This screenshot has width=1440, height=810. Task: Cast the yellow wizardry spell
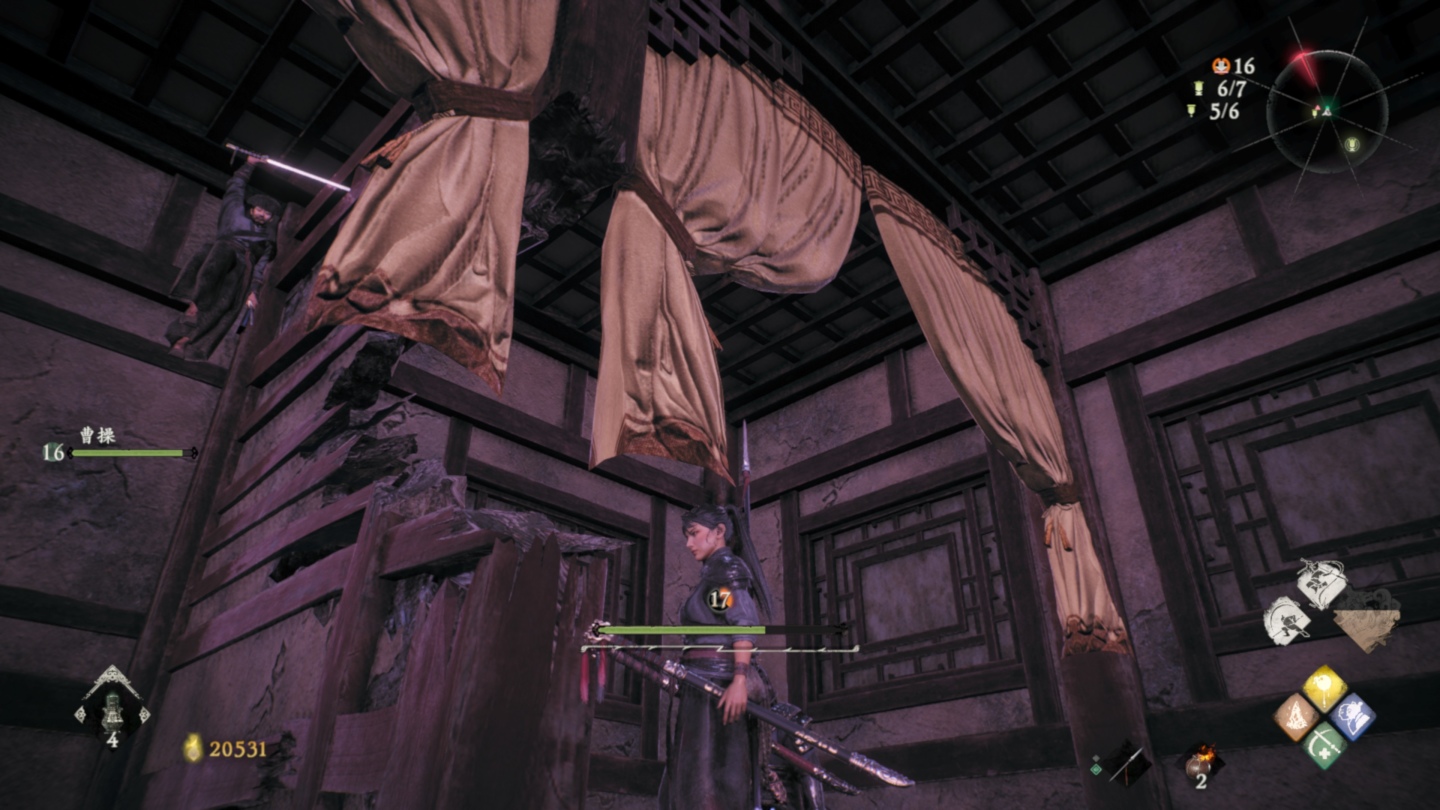(x=1324, y=688)
